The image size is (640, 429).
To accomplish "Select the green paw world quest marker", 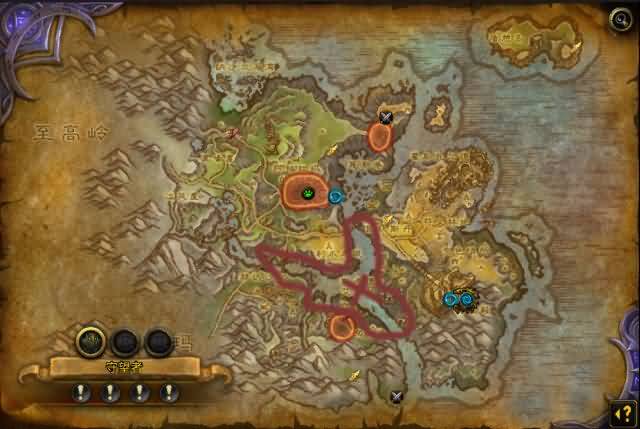I will point(309,190).
